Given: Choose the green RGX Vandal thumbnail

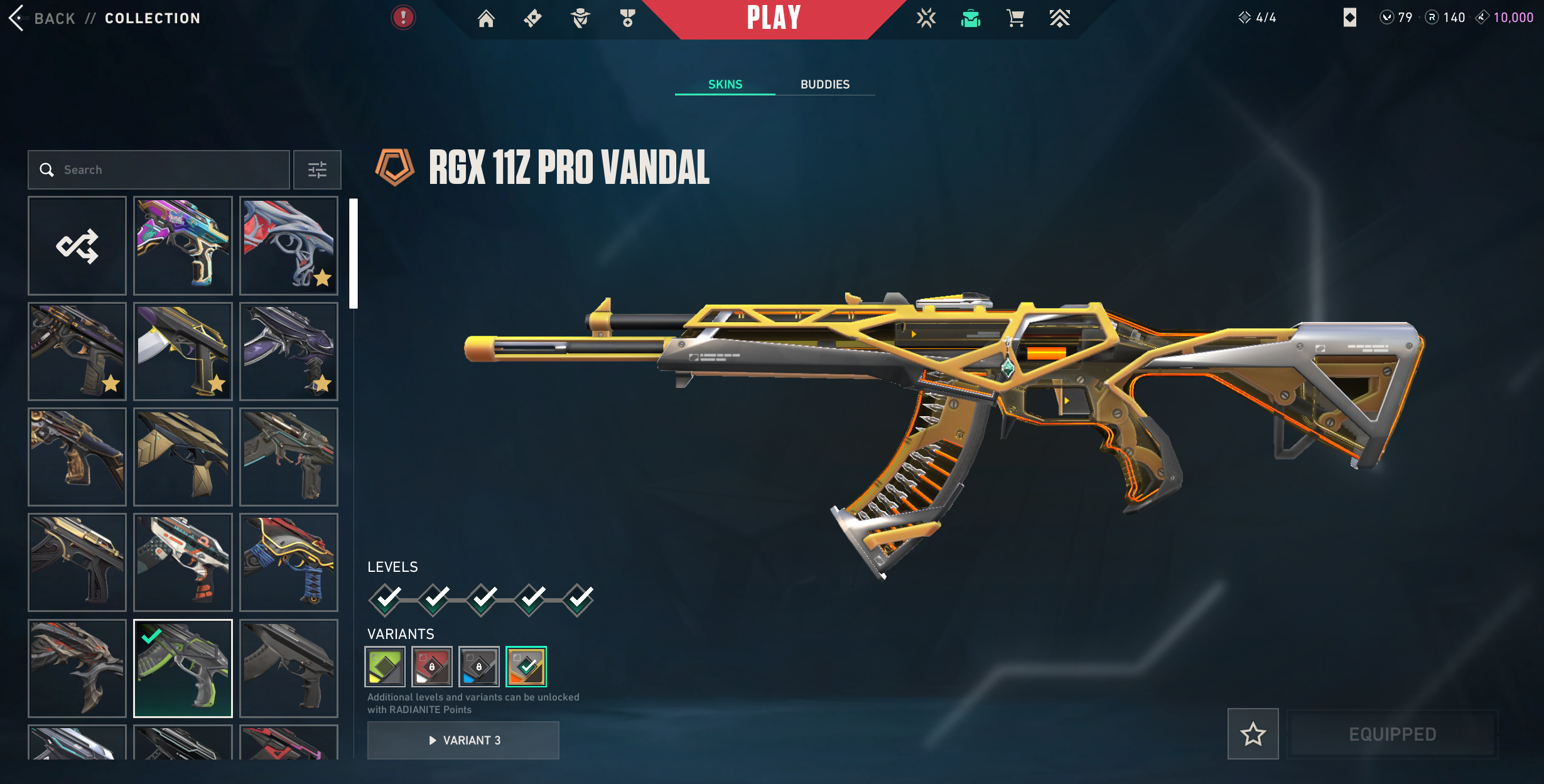Looking at the screenshot, I should tap(183, 668).
